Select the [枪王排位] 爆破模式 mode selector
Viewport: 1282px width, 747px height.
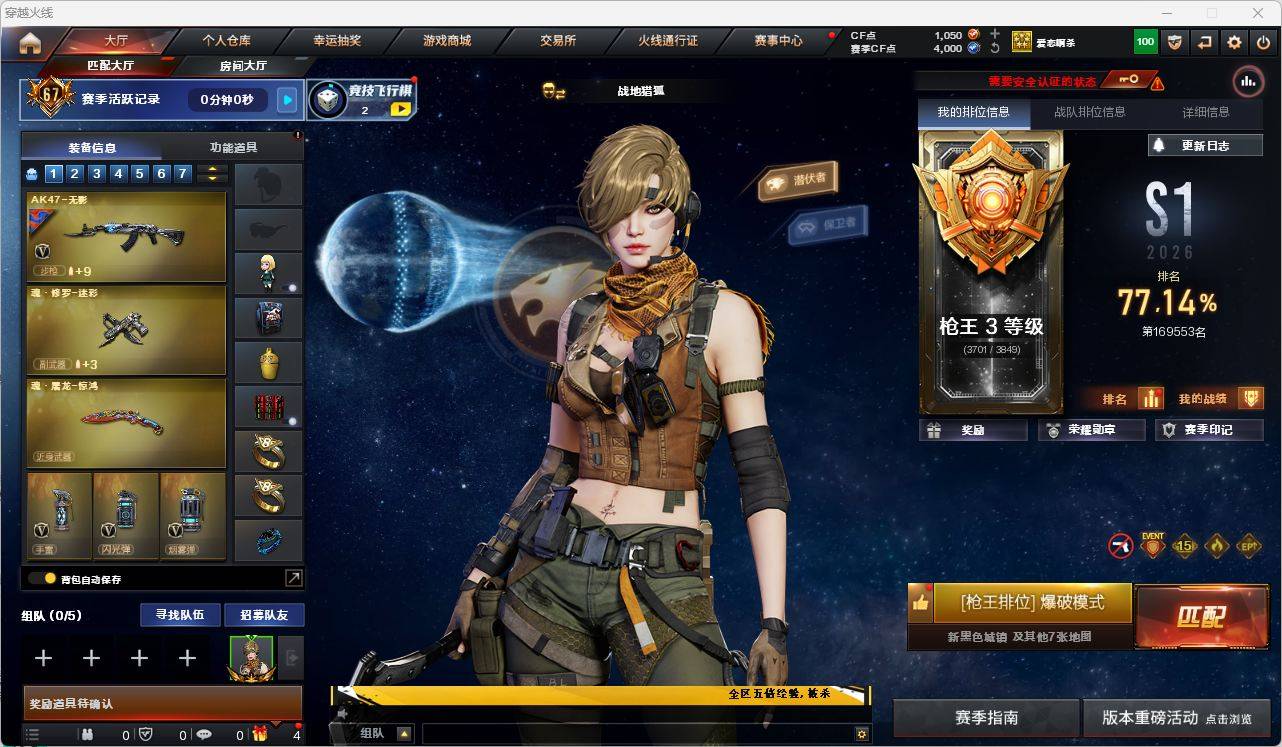(x=1032, y=603)
